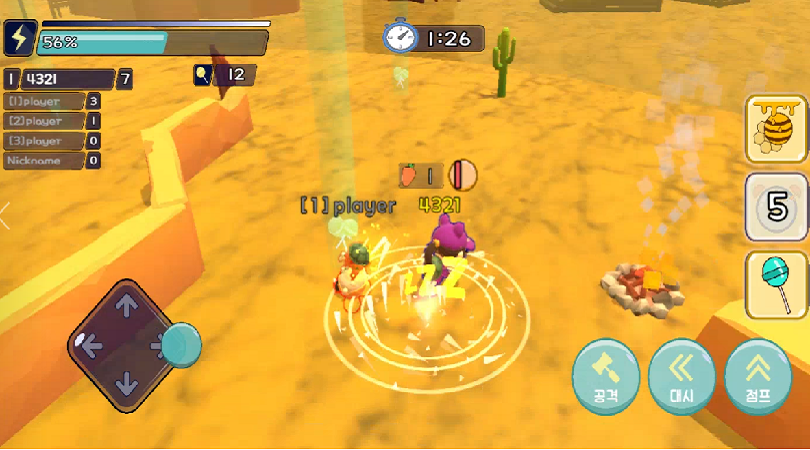This screenshot has height=450, width=810.
Task: Click the up arrow on the D-pad
Action: tap(126, 307)
